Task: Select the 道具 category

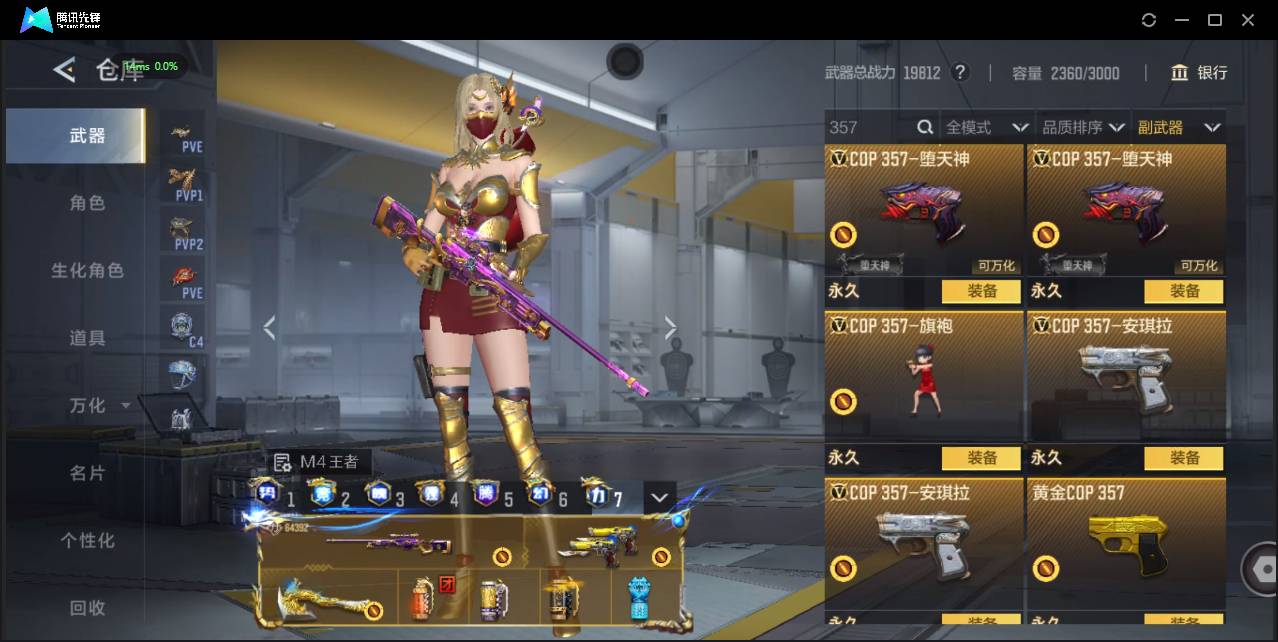Action: tap(87, 338)
